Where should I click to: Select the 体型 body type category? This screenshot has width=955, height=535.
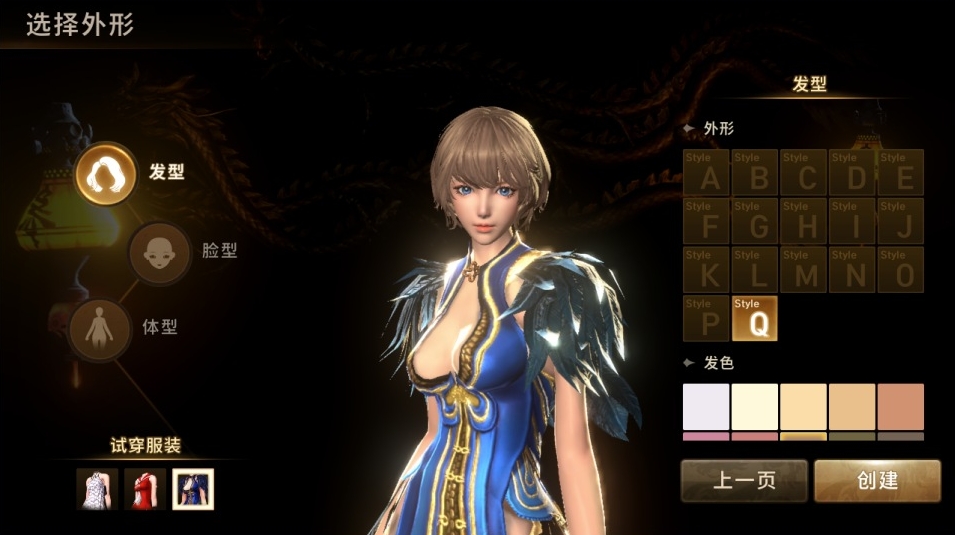[100, 329]
